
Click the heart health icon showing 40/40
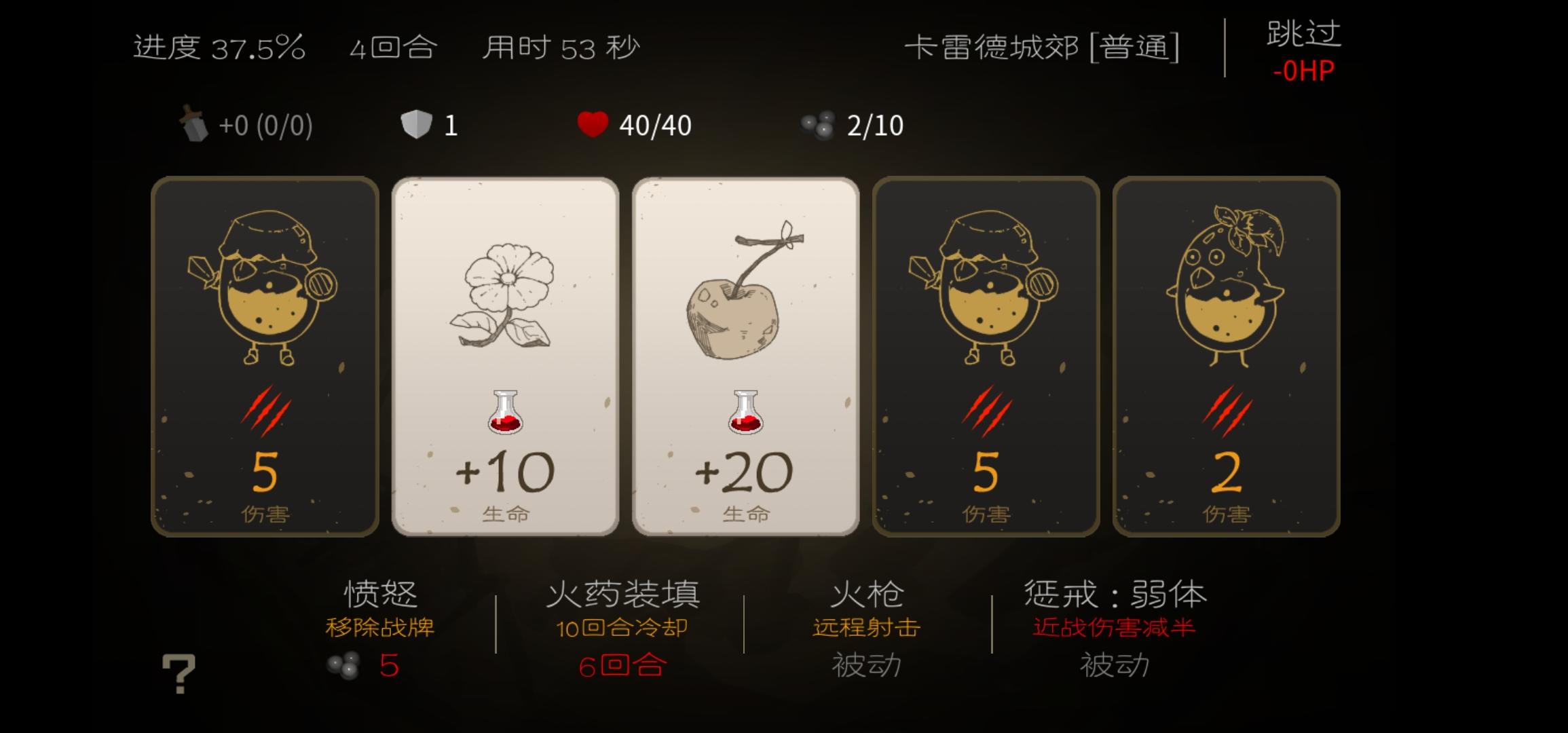coord(595,124)
